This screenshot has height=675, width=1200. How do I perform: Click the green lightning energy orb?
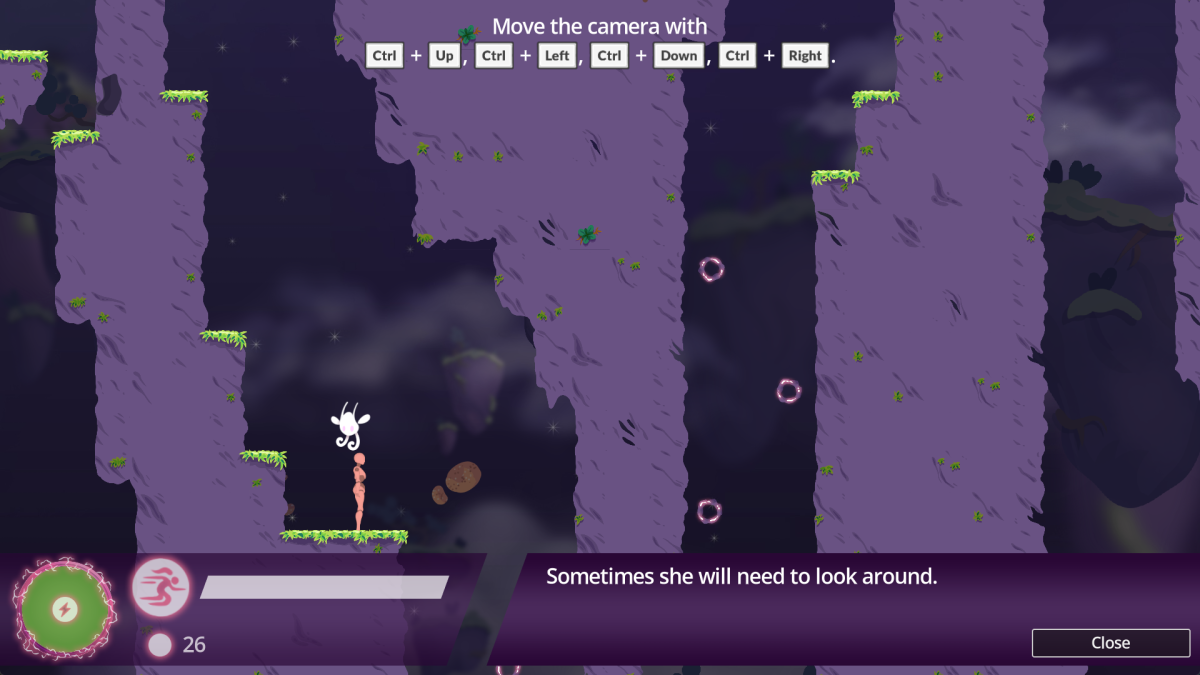pyautogui.click(x=65, y=609)
